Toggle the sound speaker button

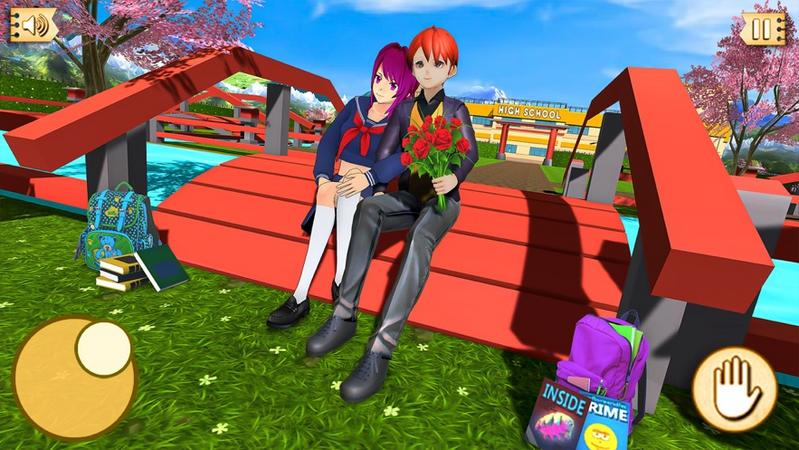pyautogui.click(x=33, y=25)
